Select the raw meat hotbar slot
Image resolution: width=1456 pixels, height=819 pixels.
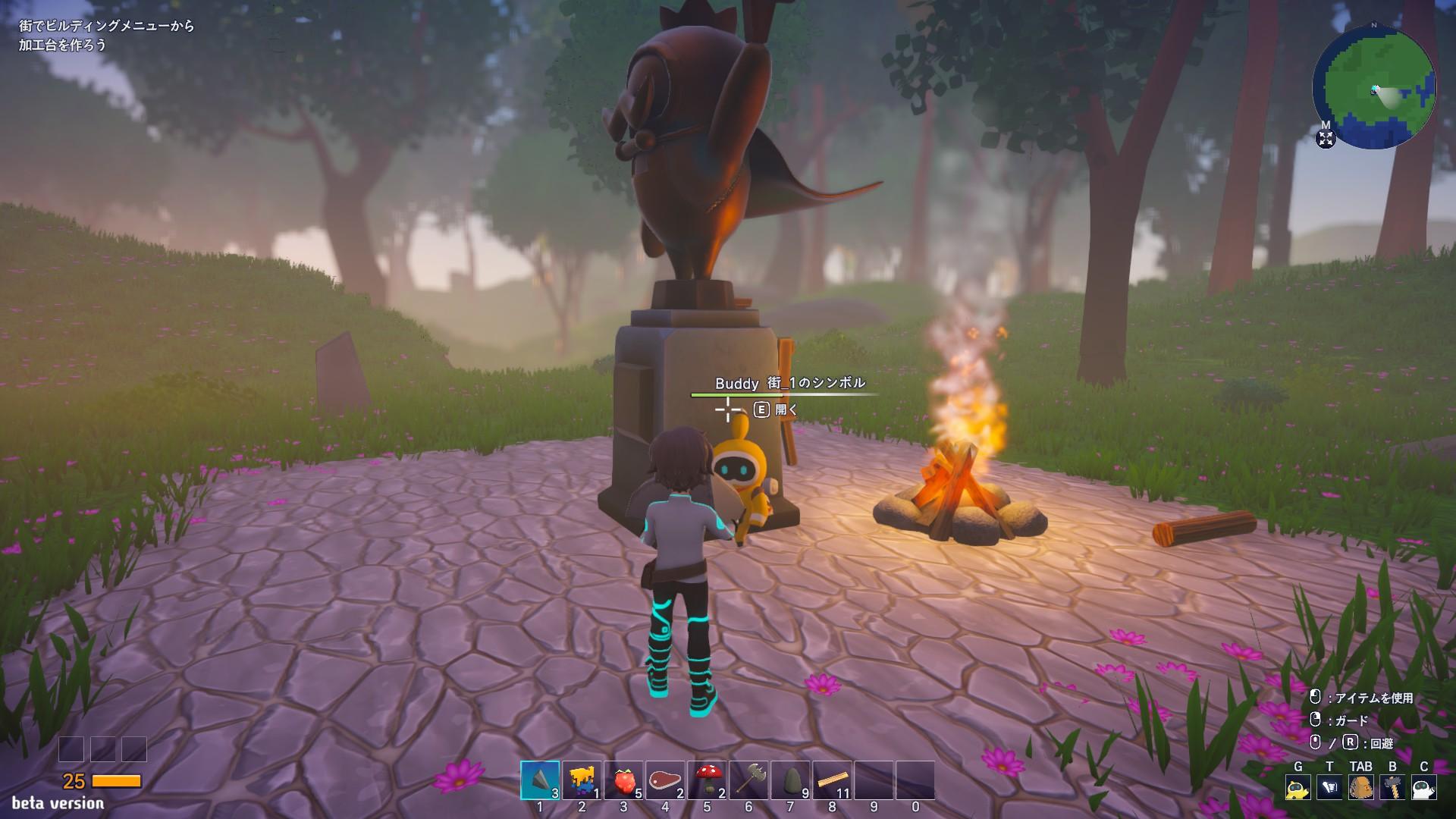[x=665, y=780]
